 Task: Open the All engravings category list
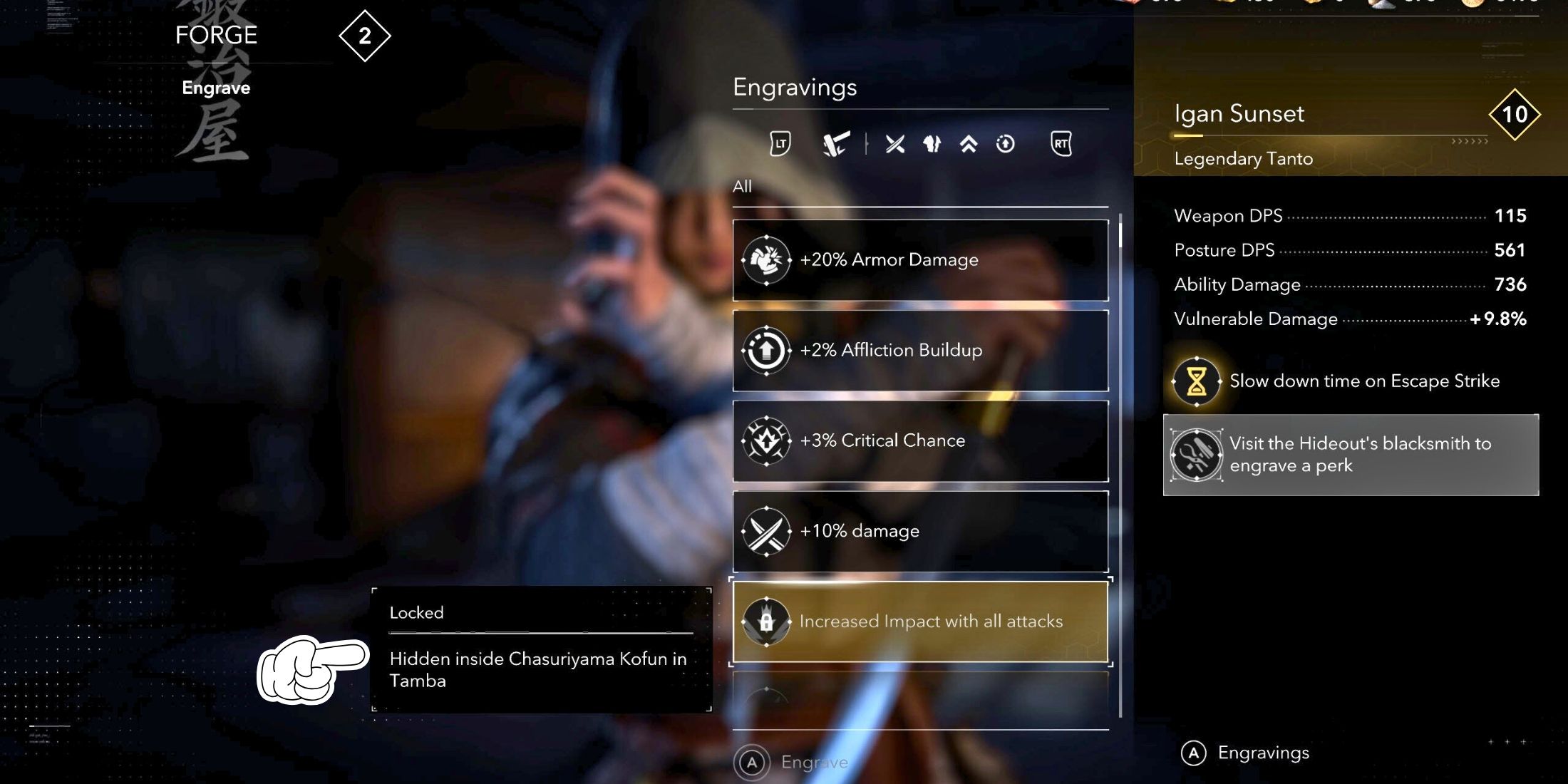[743, 186]
